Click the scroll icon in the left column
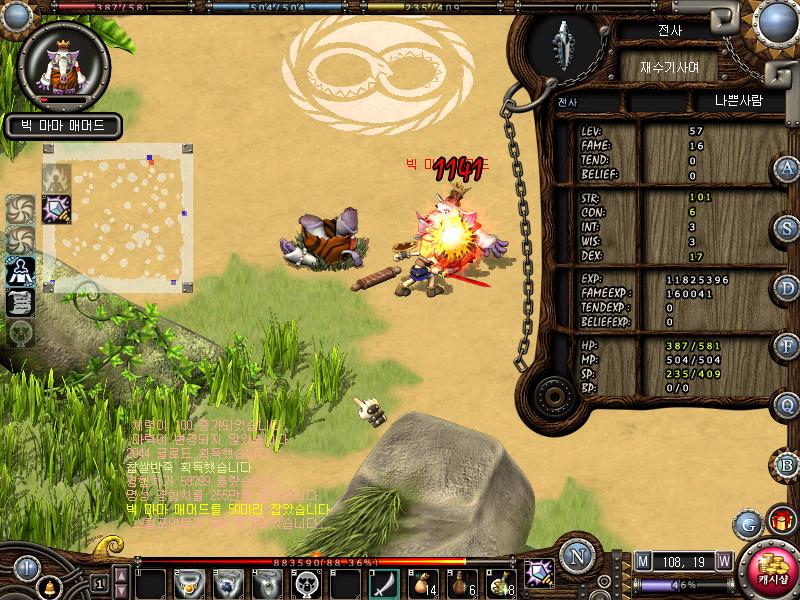 (21, 301)
